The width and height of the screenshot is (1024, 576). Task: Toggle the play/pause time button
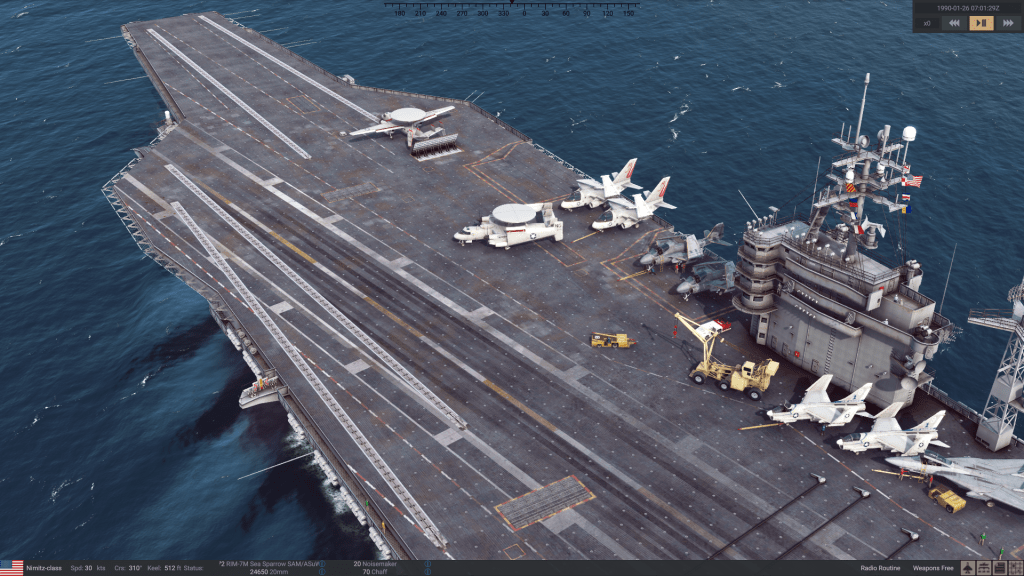(981, 23)
